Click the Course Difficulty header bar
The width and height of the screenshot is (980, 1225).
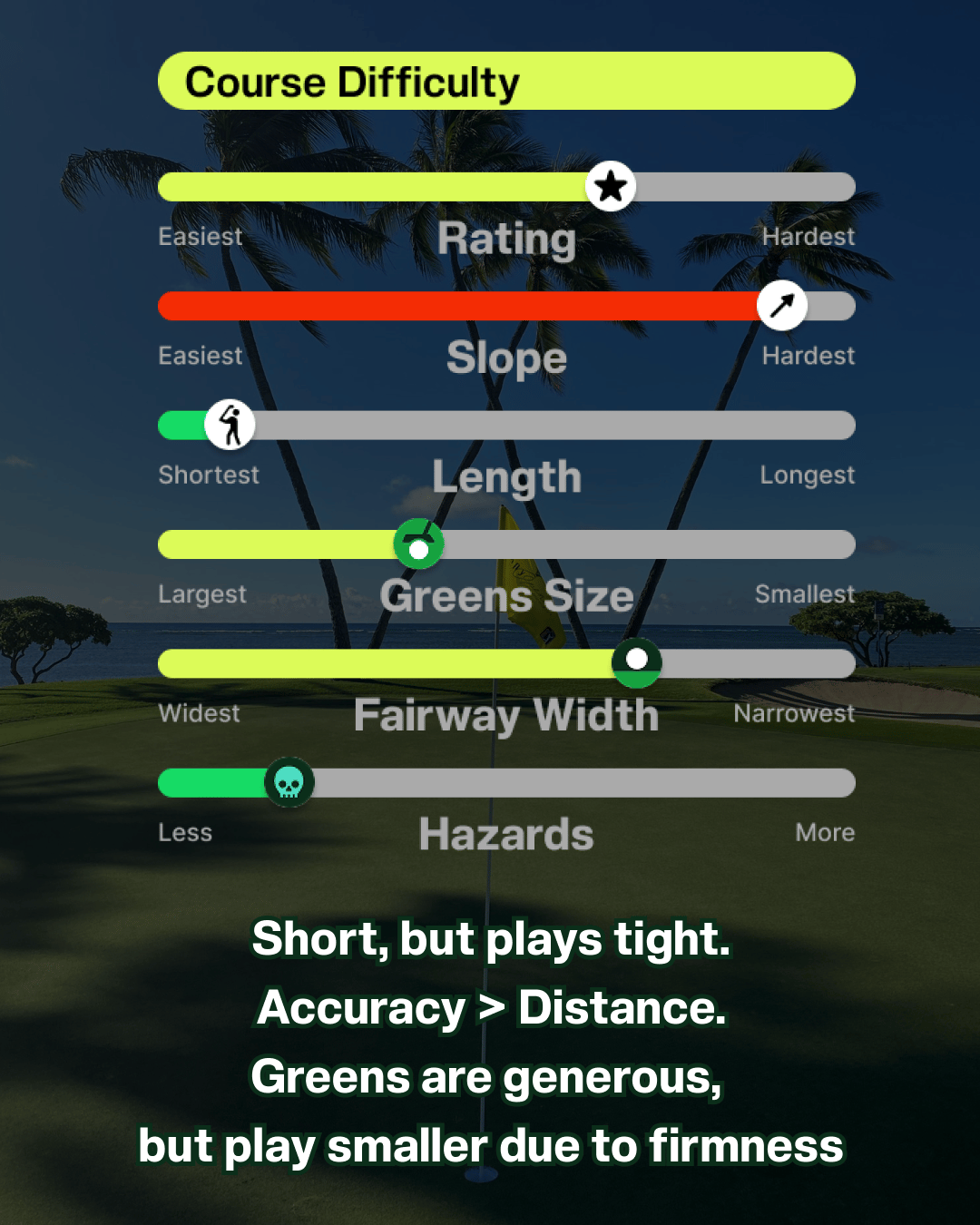click(x=506, y=82)
